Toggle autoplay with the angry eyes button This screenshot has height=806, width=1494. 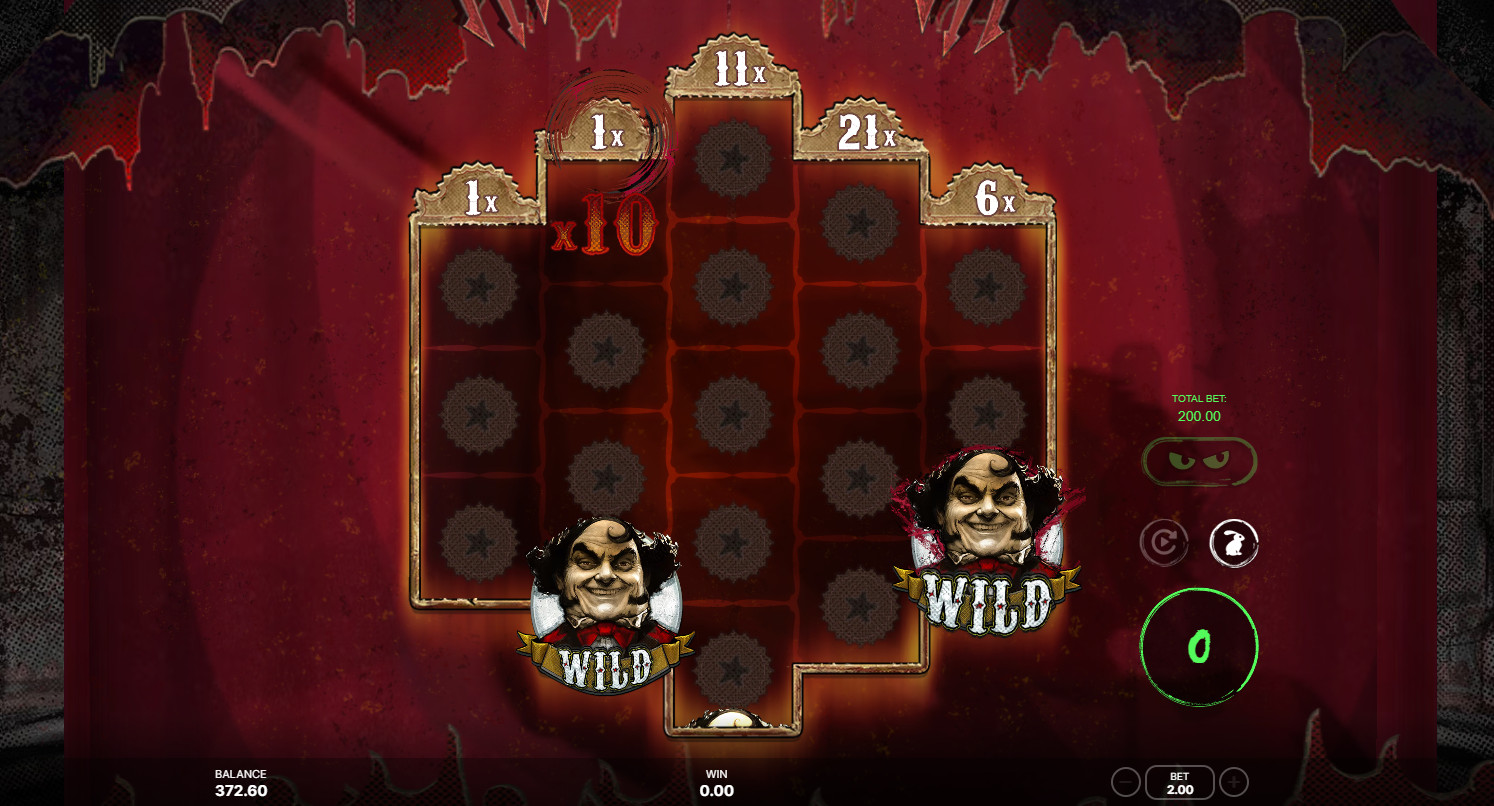pyautogui.click(x=1199, y=460)
